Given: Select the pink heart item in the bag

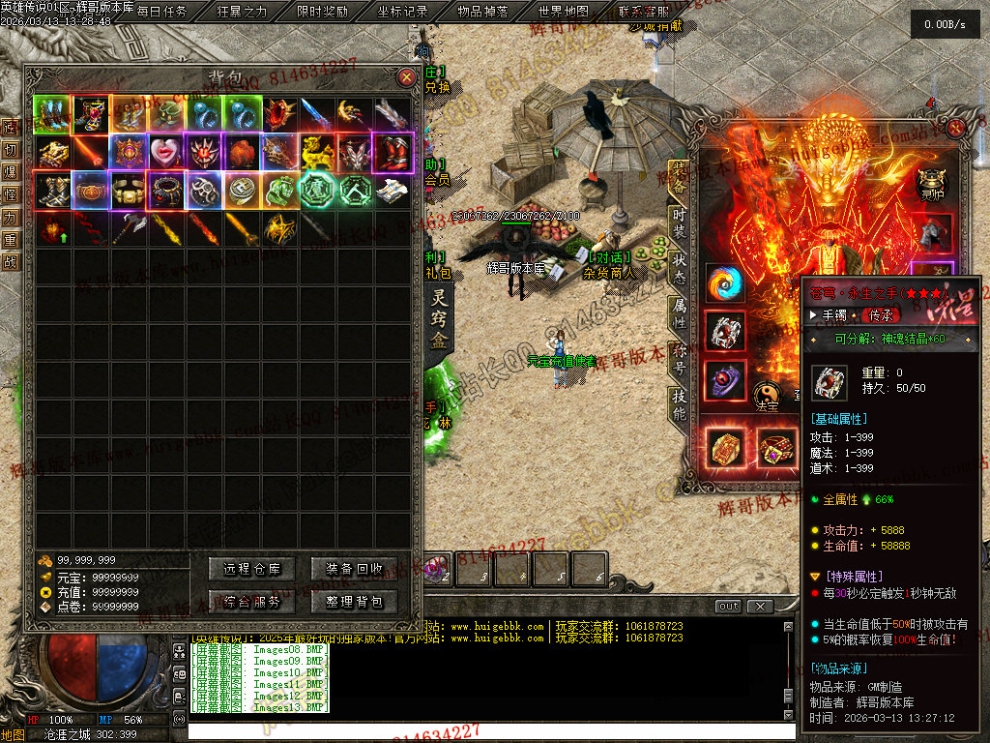Looking at the screenshot, I should pyautogui.click(x=165, y=152).
